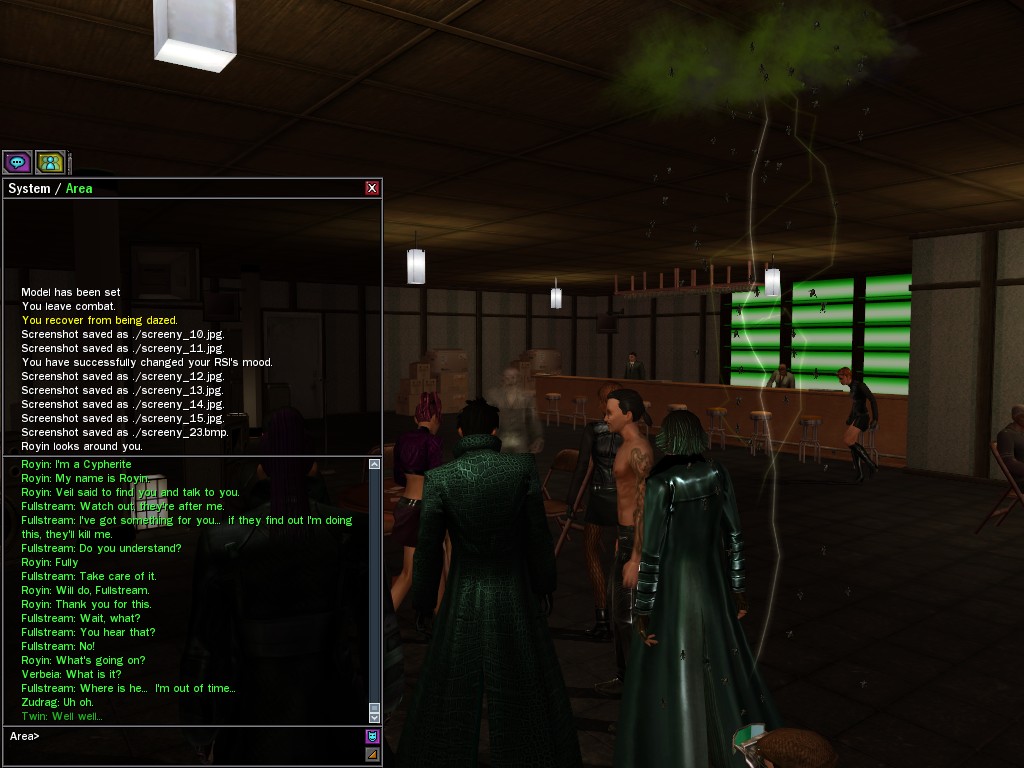Image resolution: width=1024 pixels, height=768 pixels.
Task: Open the purple mask emote button
Action: [x=372, y=737]
